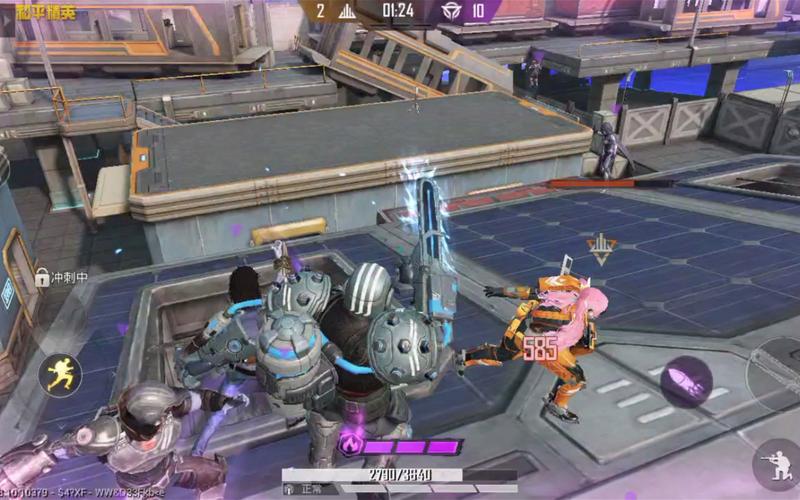800x500 pixels.
Task: Toggle the sprint lock padlock icon
Action: coord(43,276)
